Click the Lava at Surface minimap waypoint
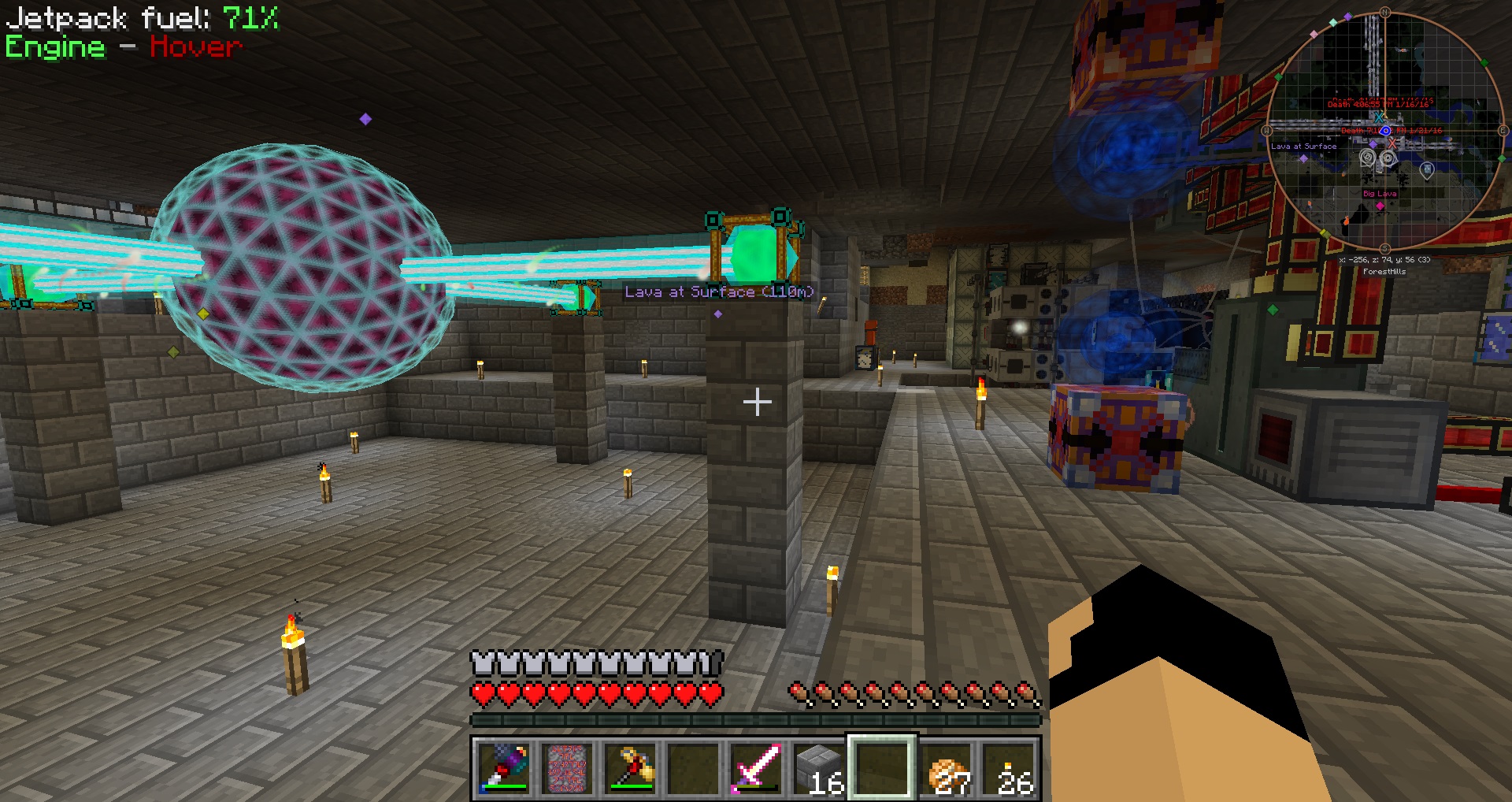This screenshot has width=1512, height=802. tap(1303, 158)
